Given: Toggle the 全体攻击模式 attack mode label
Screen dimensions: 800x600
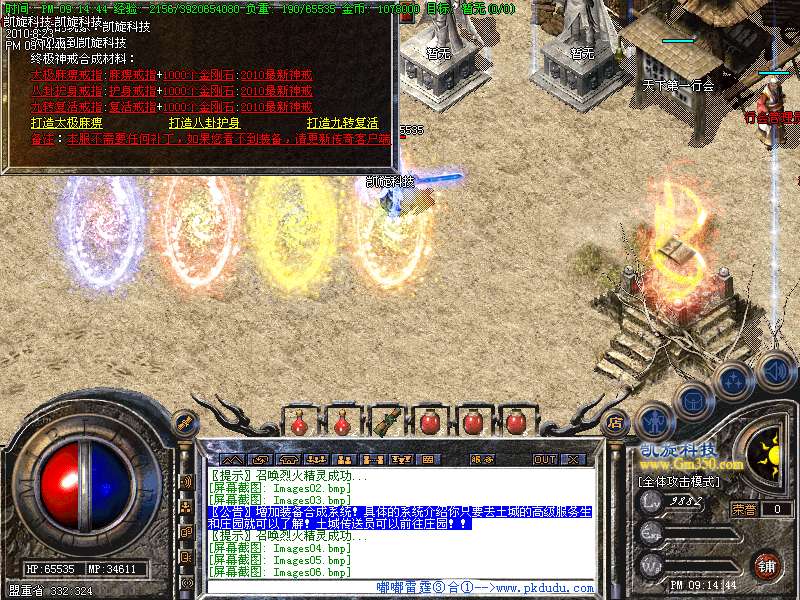Looking at the screenshot, I should tap(677, 481).
